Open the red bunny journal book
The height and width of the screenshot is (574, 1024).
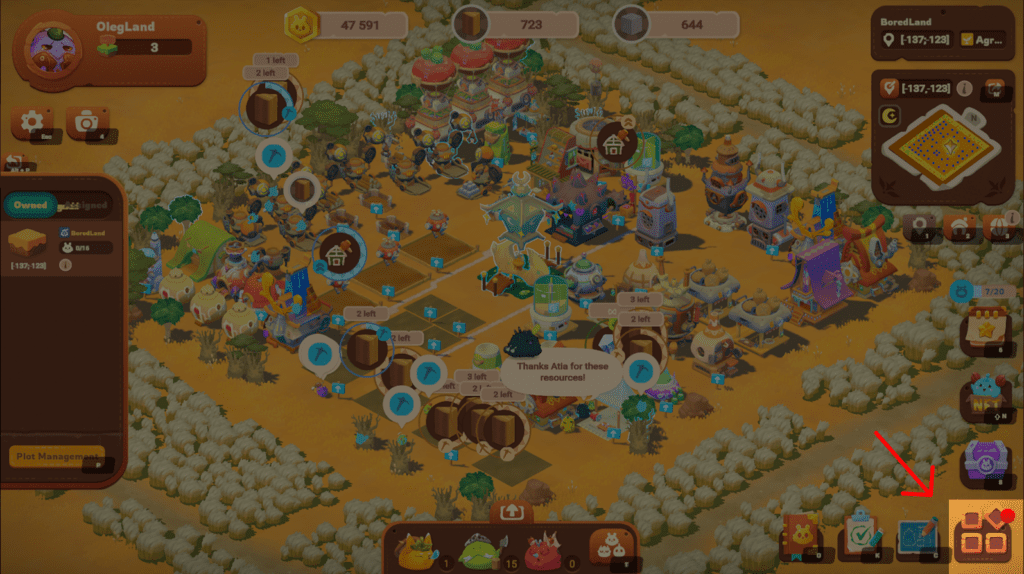point(800,540)
